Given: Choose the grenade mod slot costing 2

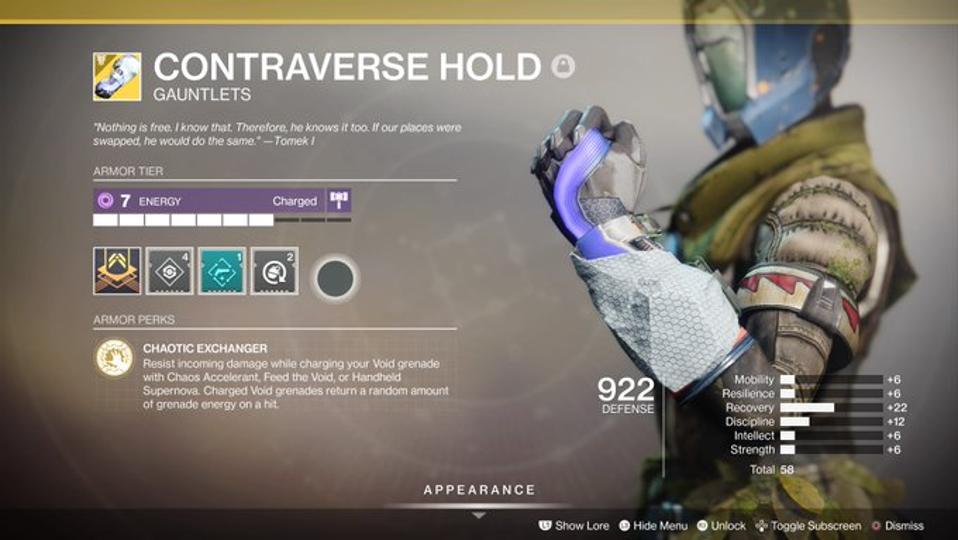Looking at the screenshot, I should (274, 271).
